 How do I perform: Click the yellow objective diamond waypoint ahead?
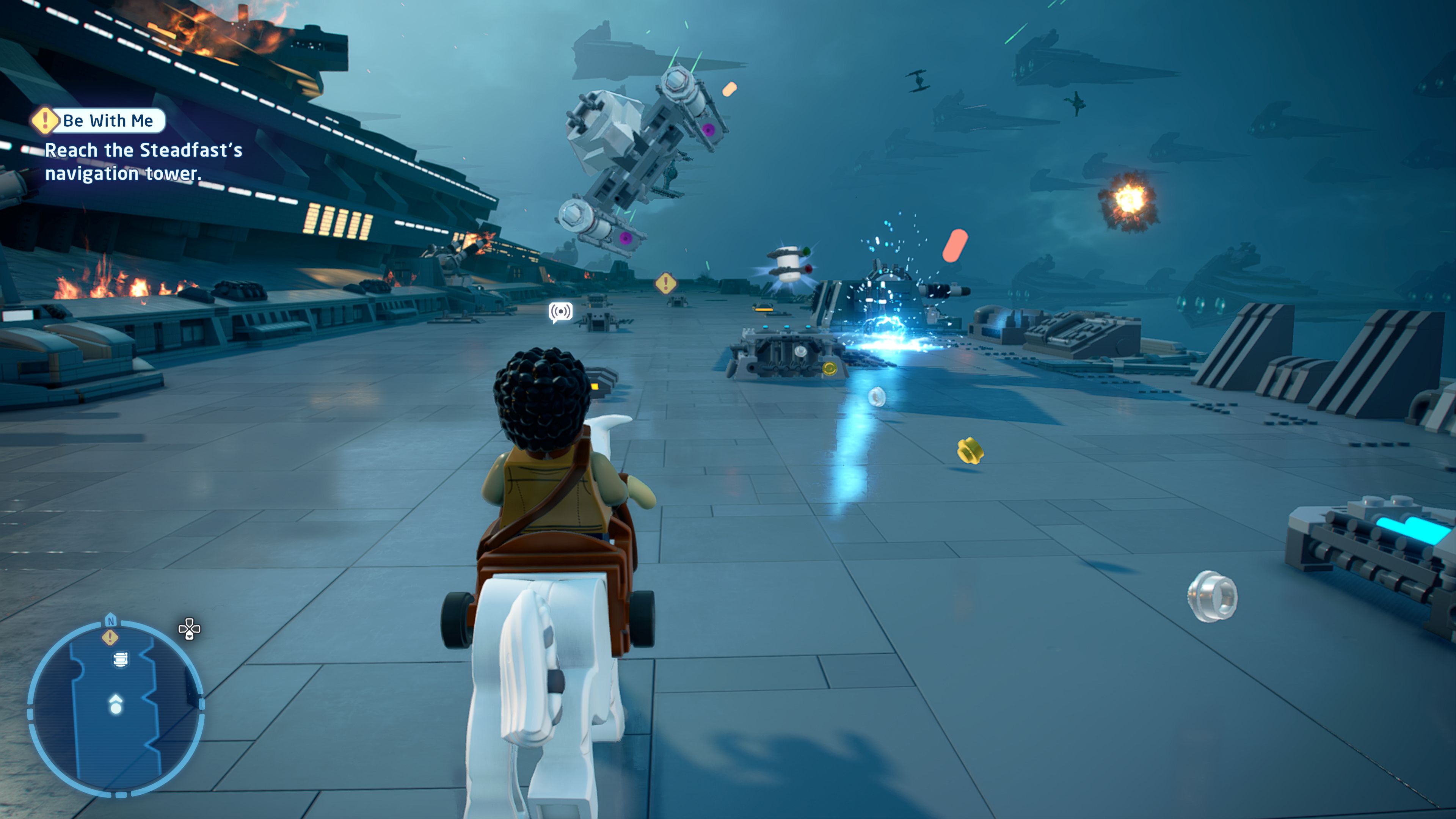pos(666,282)
